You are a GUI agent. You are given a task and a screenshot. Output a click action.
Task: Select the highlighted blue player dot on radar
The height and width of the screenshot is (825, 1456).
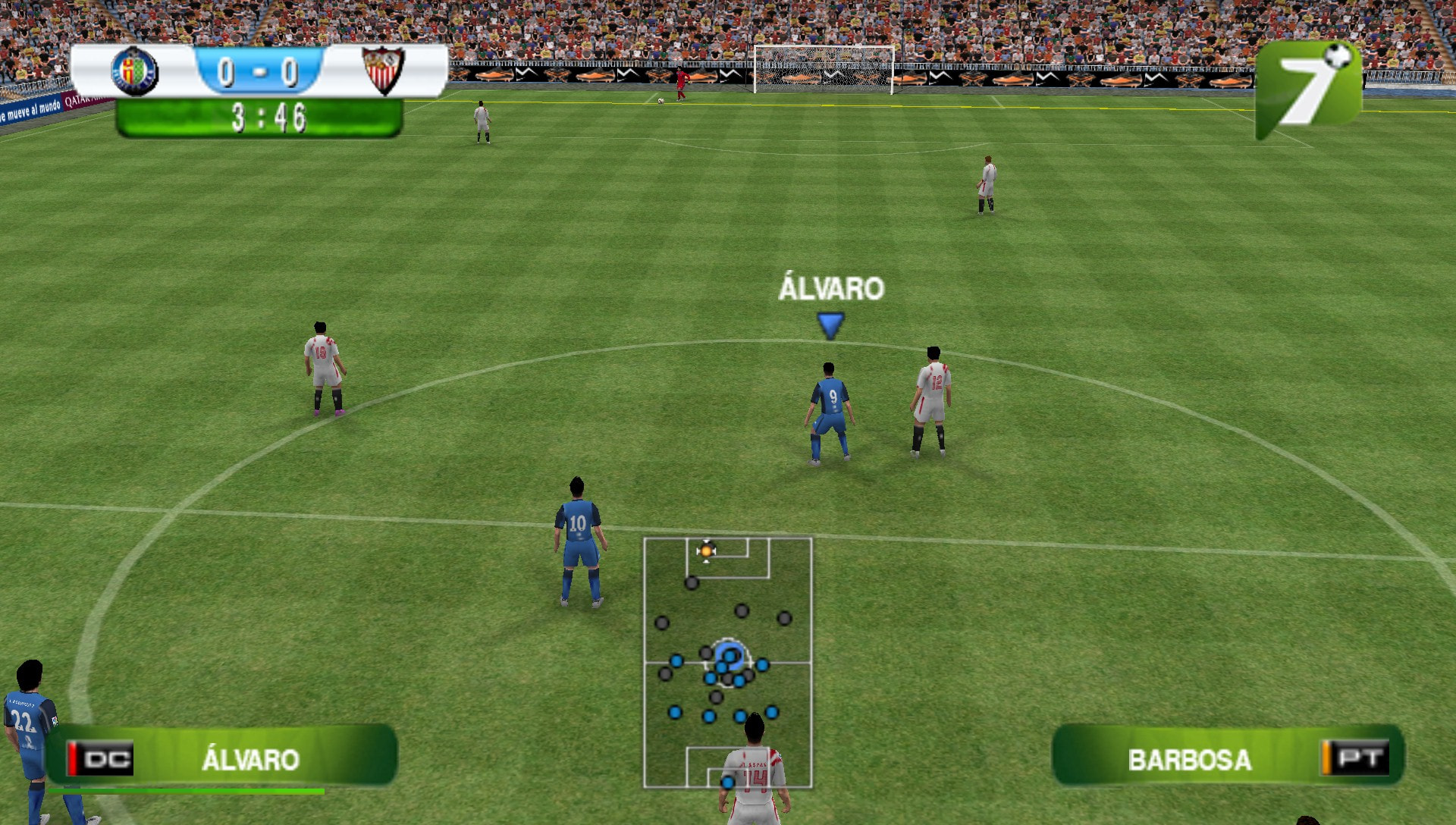click(730, 657)
